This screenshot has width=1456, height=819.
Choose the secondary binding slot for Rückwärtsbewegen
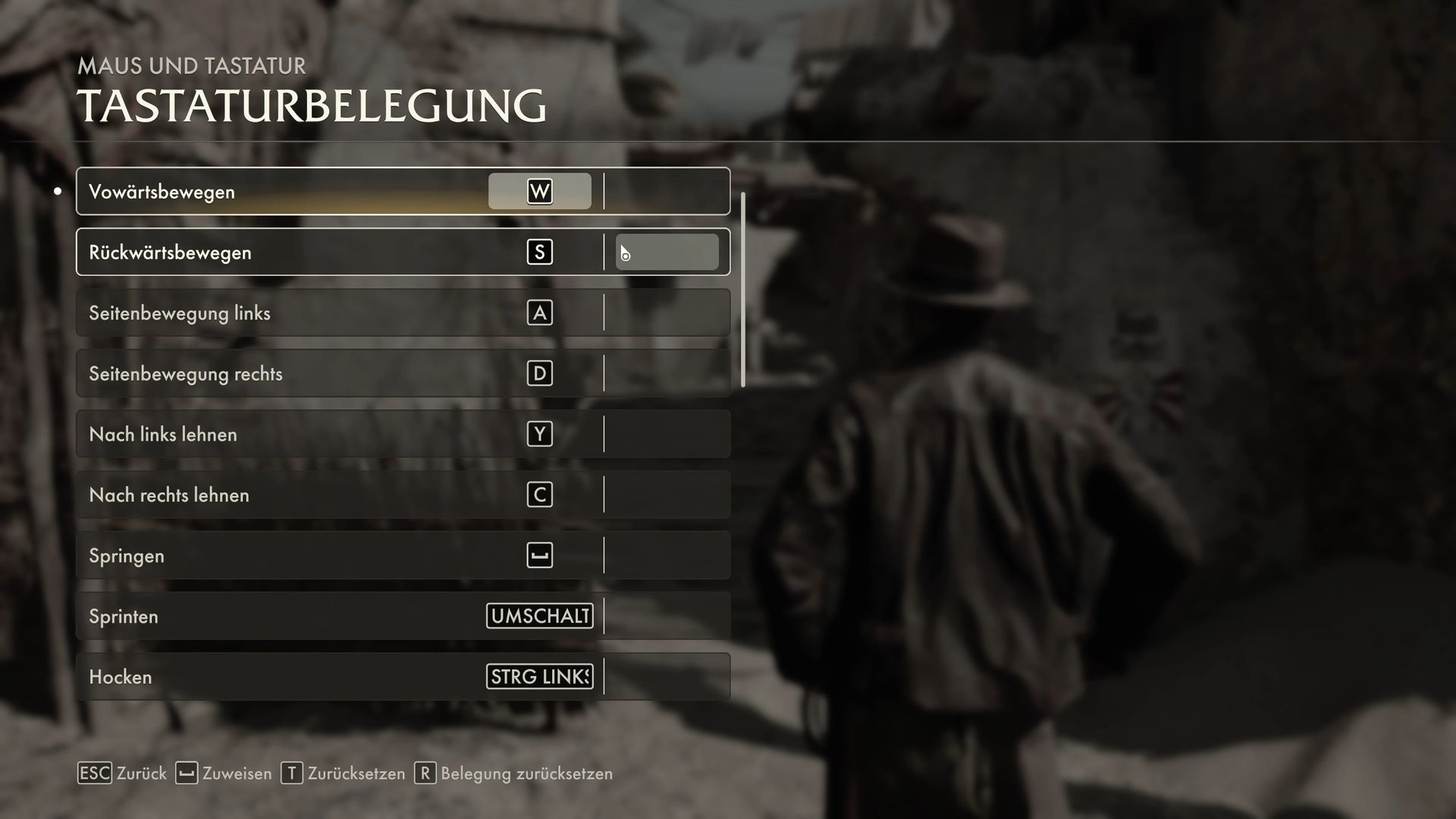click(x=667, y=252)
